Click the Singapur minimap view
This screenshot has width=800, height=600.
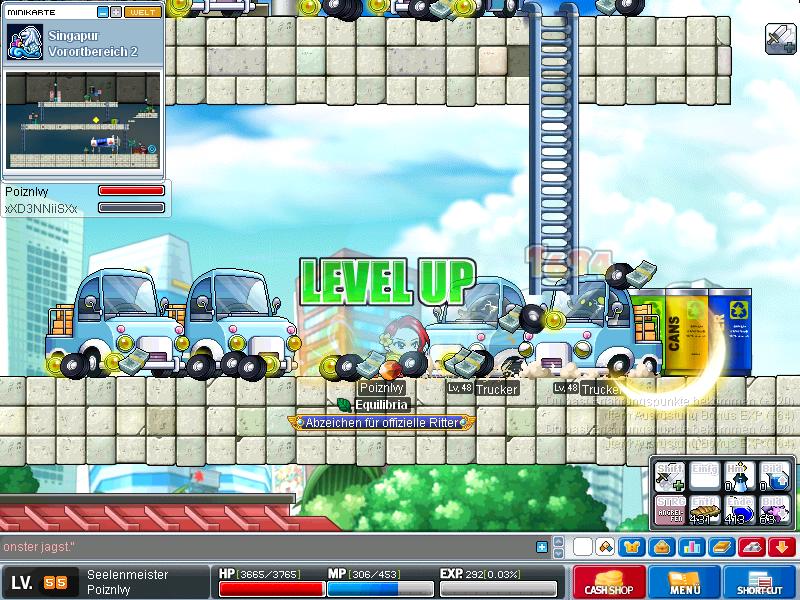[x=82, y=120]
